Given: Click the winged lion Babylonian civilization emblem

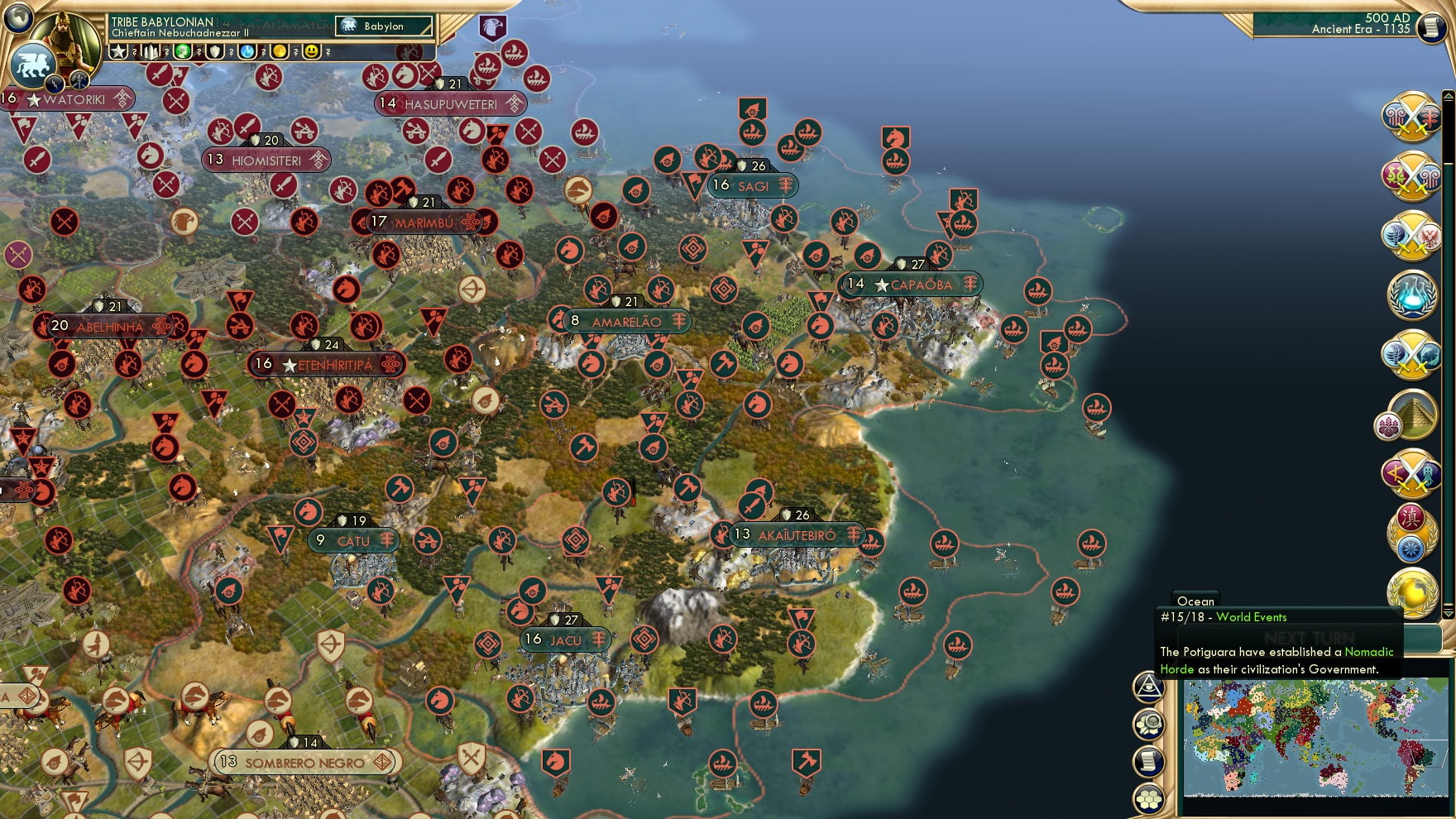Looking at the screenshot, I should (x=34, y=64).
